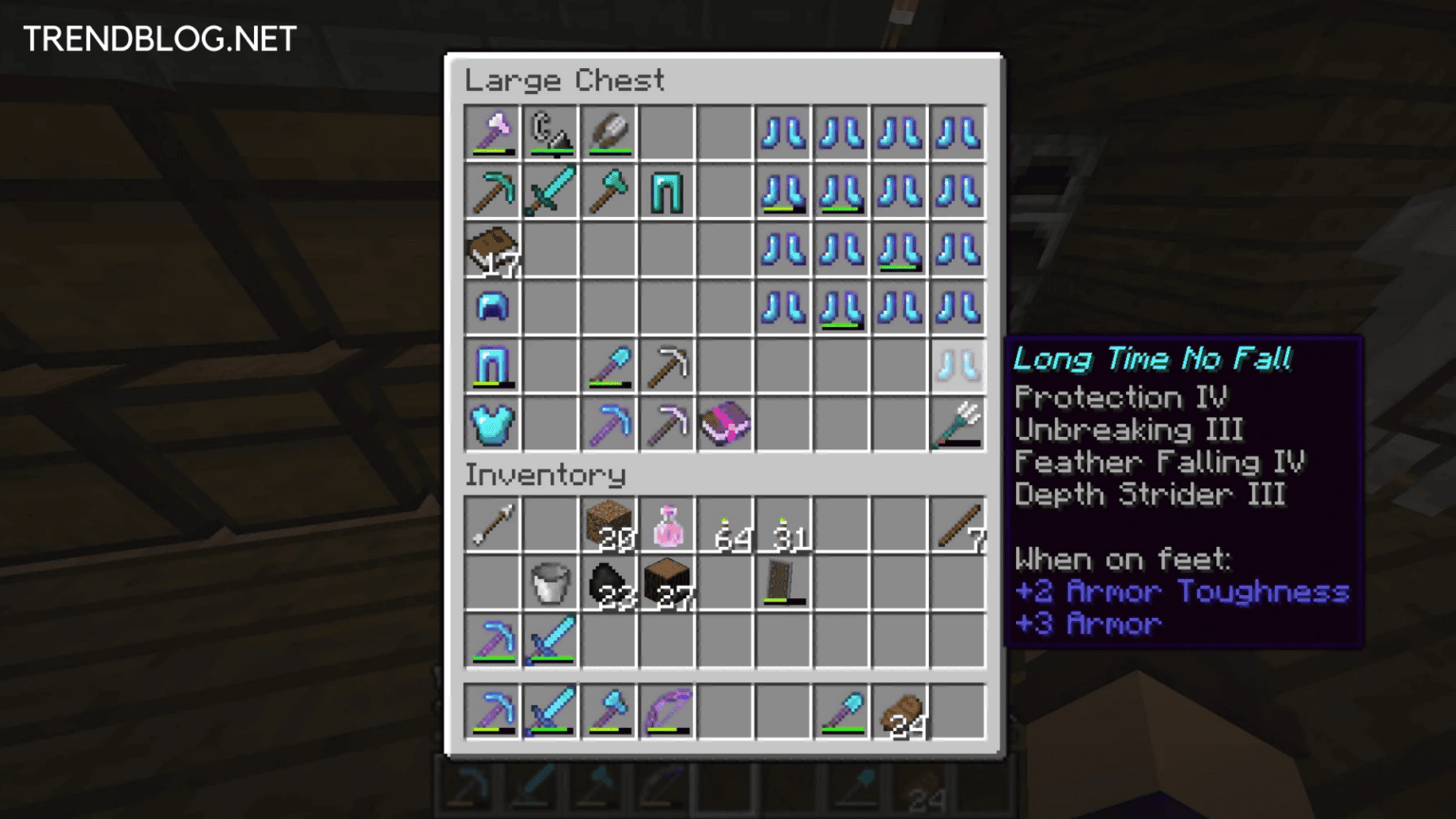Select the hovered Long Time No Fall boots

[957, 365]
